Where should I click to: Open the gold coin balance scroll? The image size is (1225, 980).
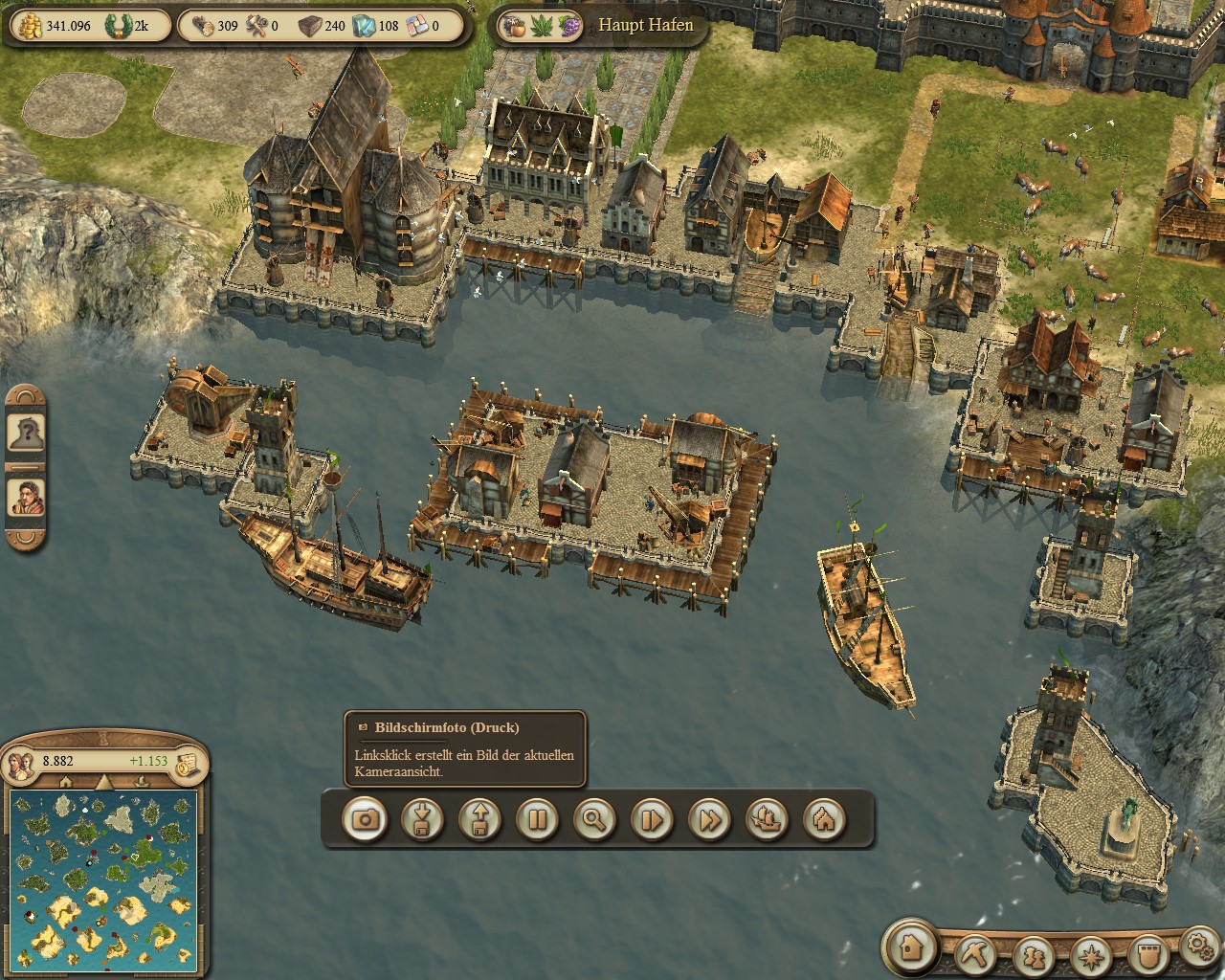(x=188, y=762)
